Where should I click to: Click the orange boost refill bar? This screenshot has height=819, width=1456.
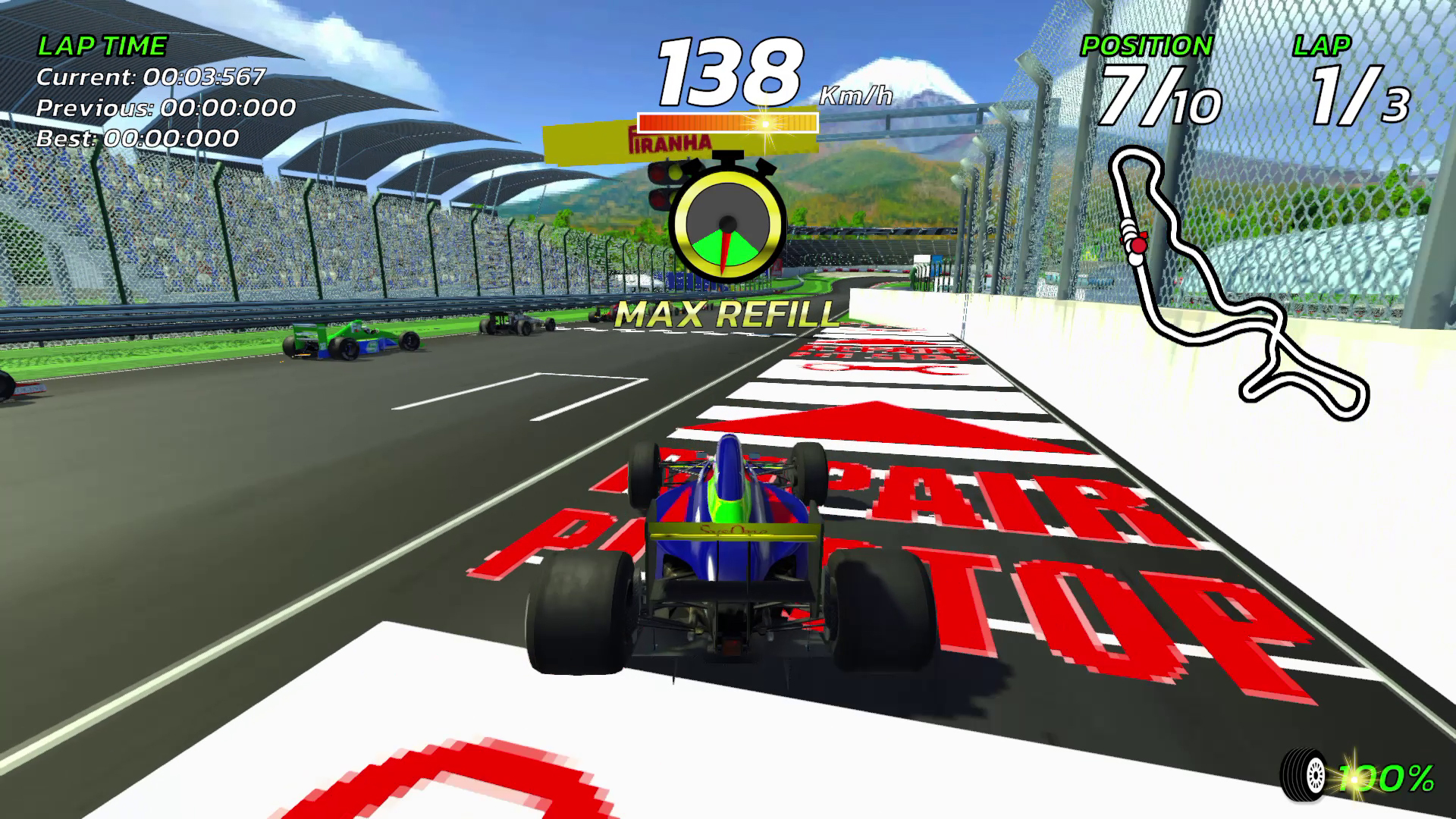tap(726, 121)
